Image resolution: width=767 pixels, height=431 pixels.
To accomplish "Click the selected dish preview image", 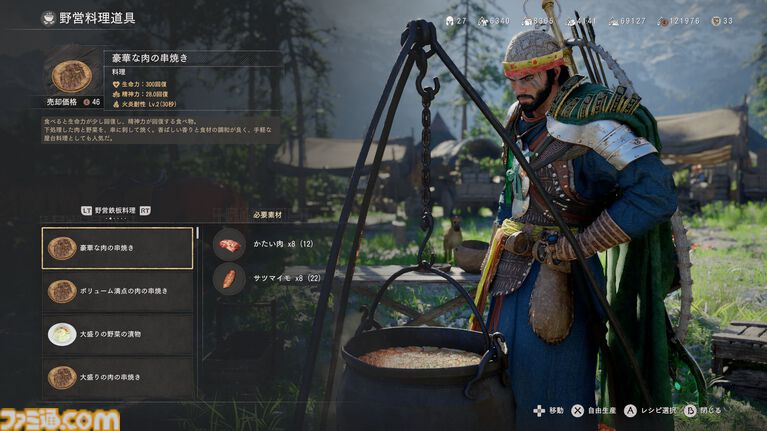I will [71, 75].
